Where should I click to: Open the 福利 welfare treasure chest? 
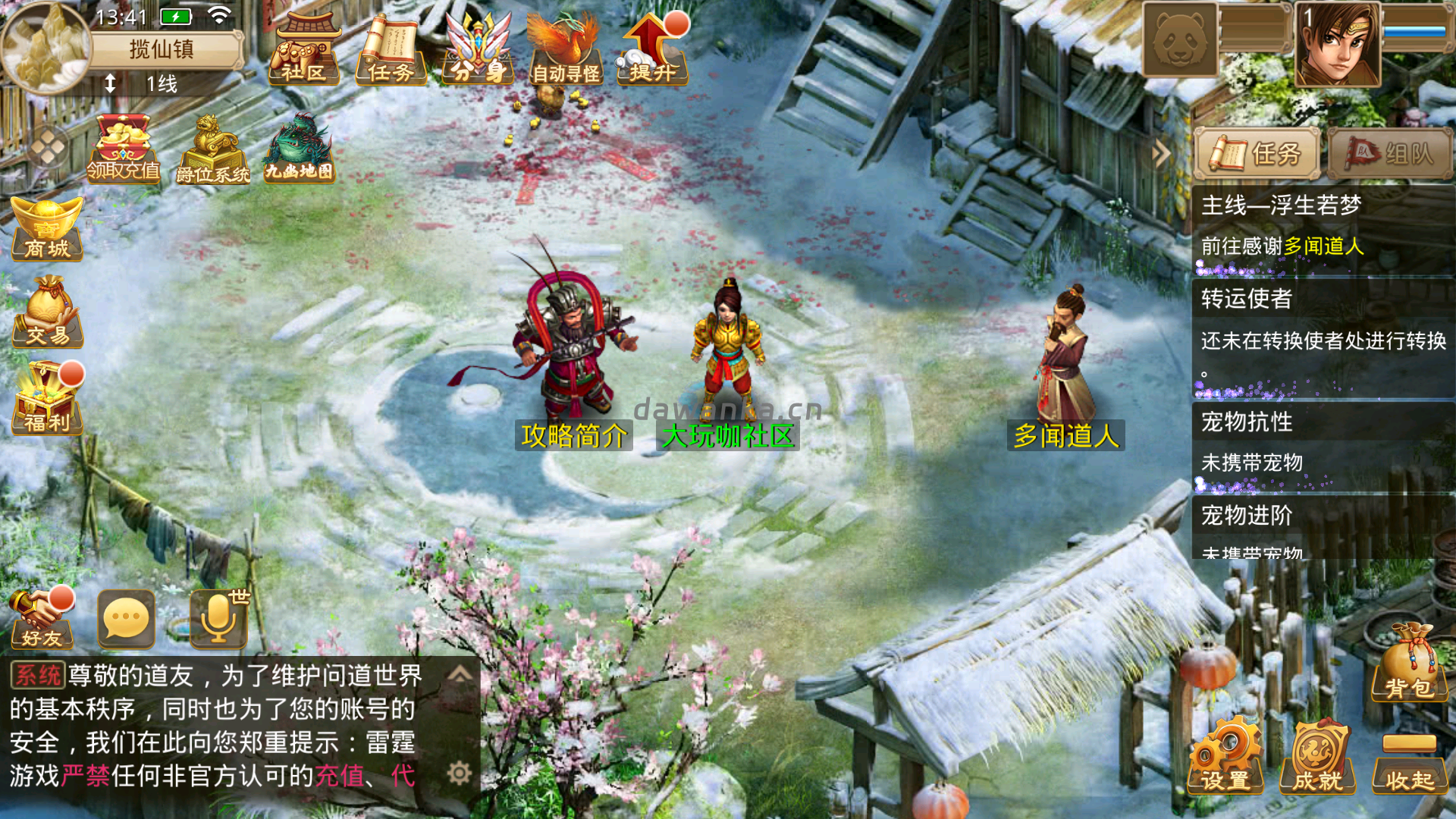point(47,399)
